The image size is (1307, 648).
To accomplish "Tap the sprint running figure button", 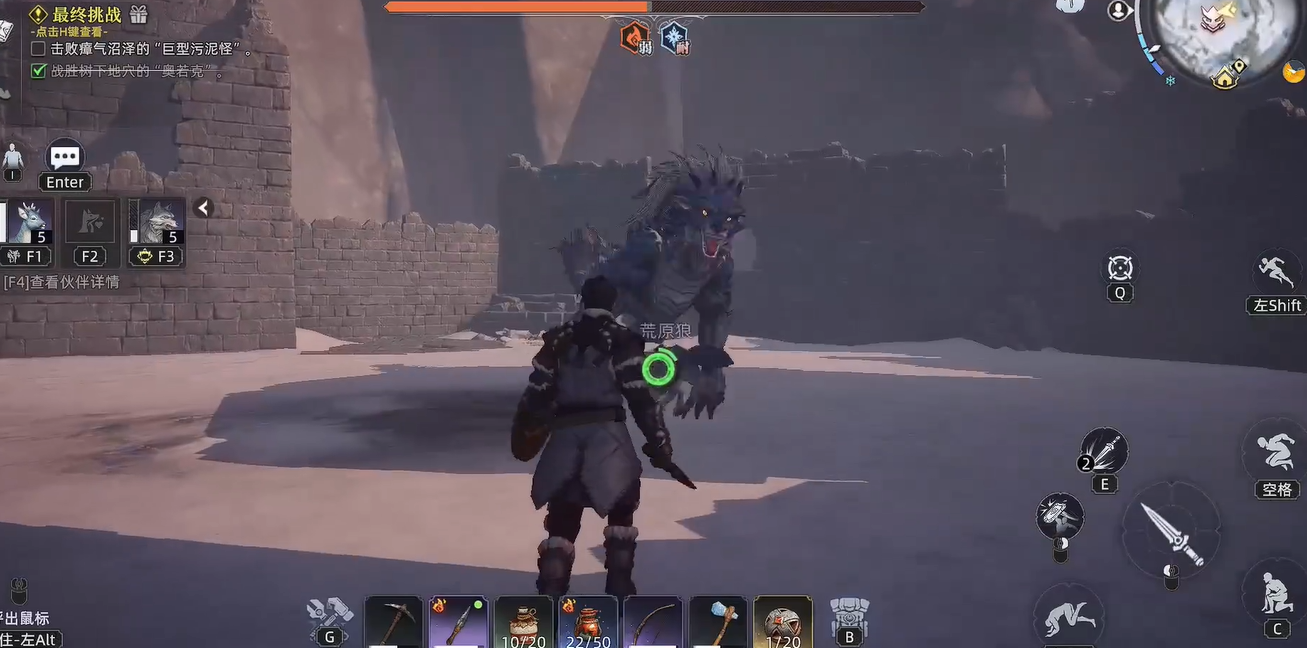I will 1277,272.
